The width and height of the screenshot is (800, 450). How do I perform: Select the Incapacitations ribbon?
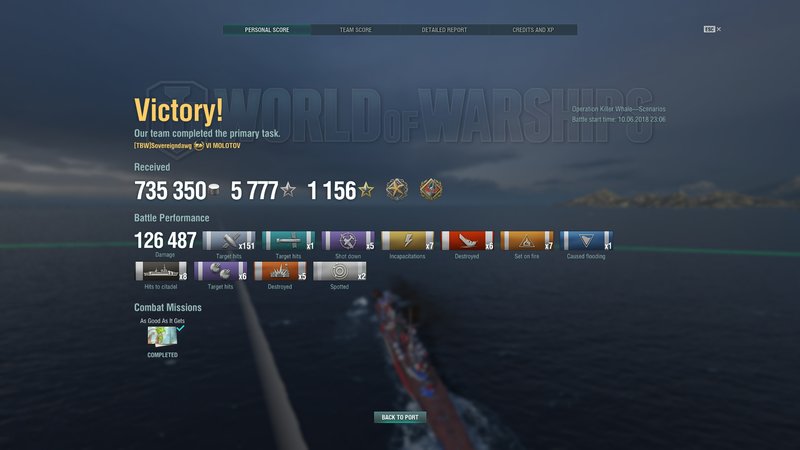[x=408, y=241]
